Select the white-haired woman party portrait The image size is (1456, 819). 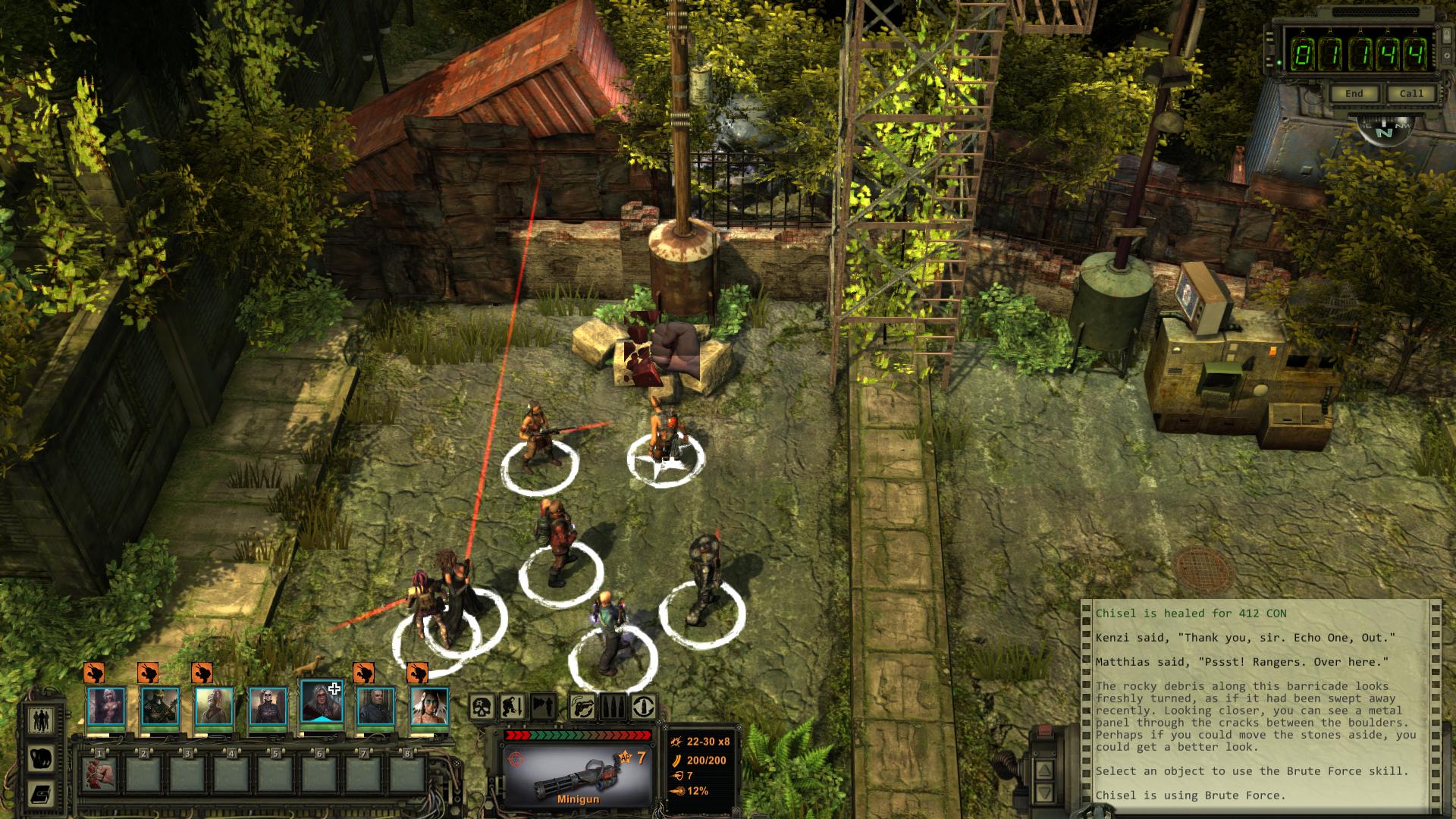tap(106, 705)
